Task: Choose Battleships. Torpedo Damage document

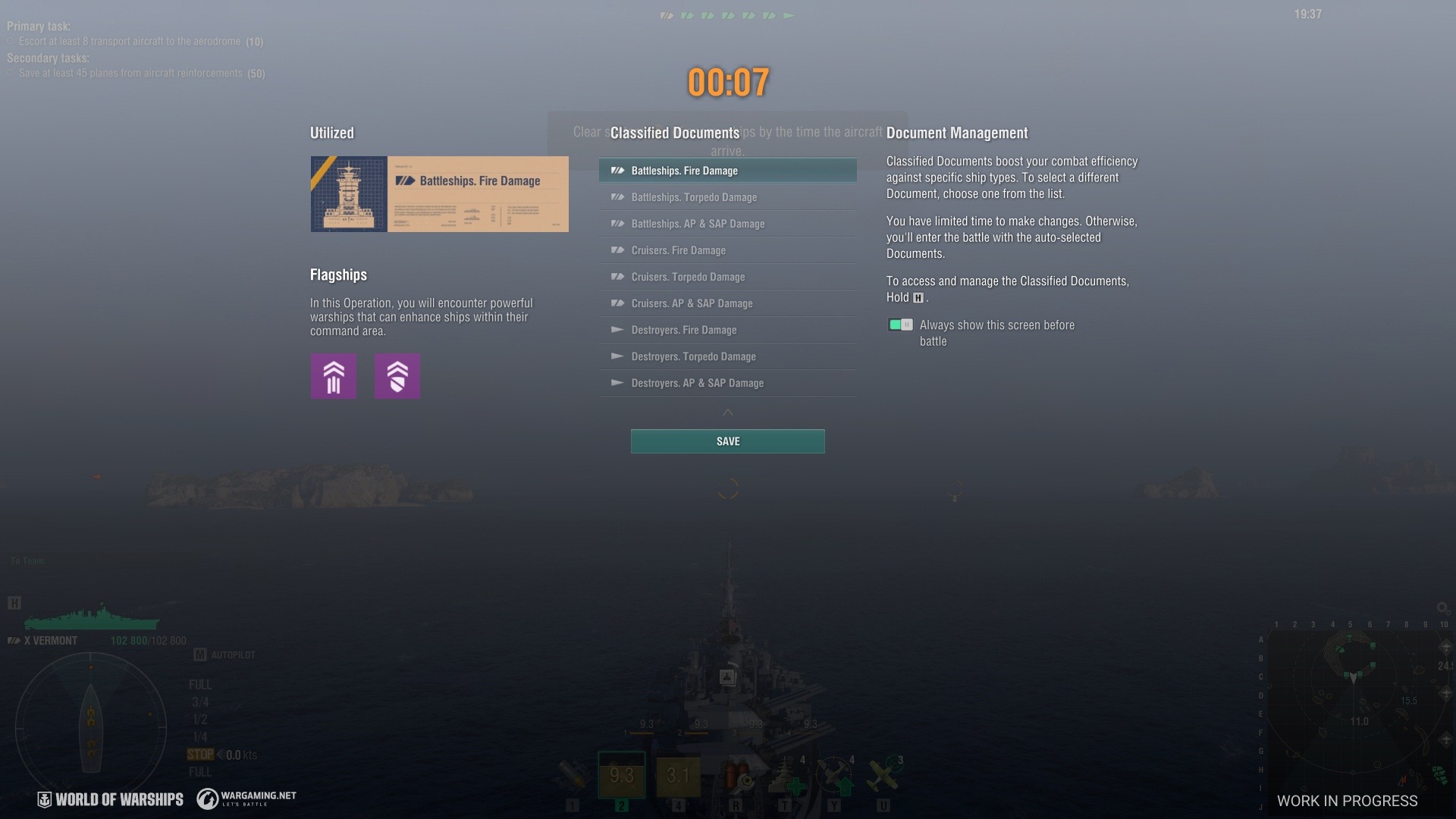Action: point(727,197)
